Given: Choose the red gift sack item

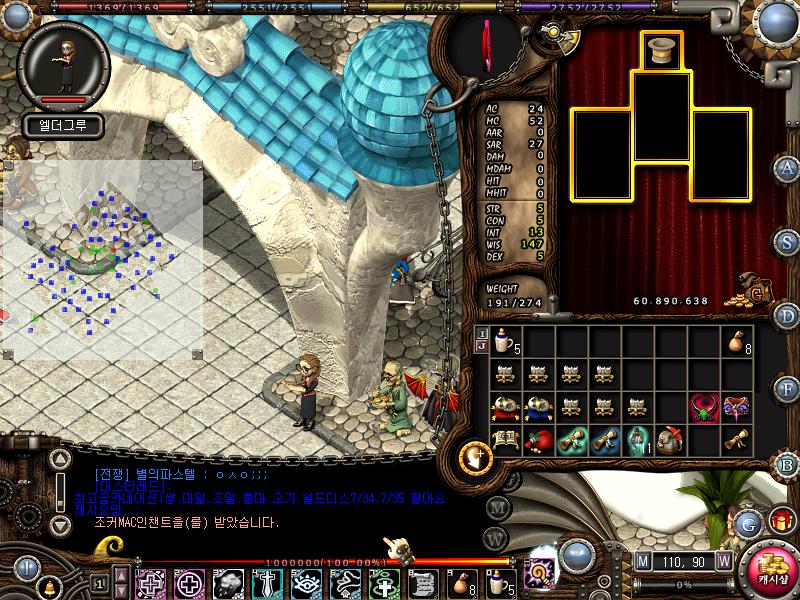Looking at the screenshot, I should [x=538, y=438].
